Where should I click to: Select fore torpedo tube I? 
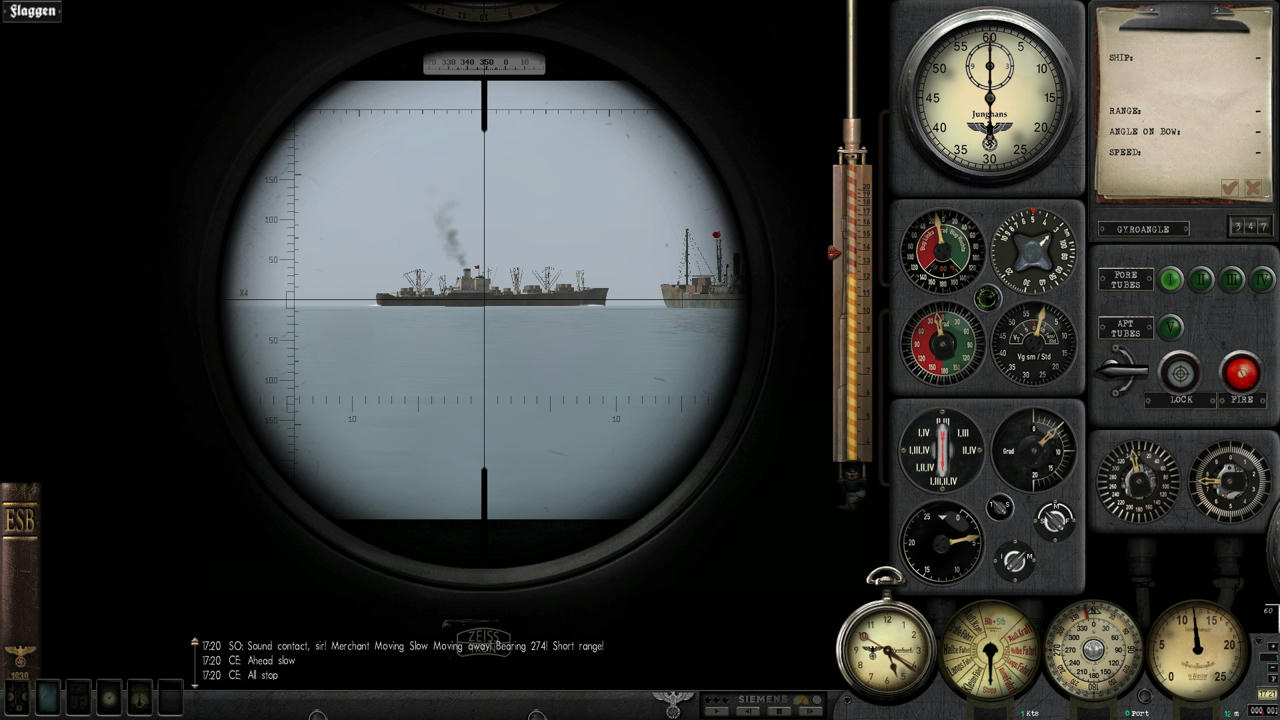pos(1170,279)
